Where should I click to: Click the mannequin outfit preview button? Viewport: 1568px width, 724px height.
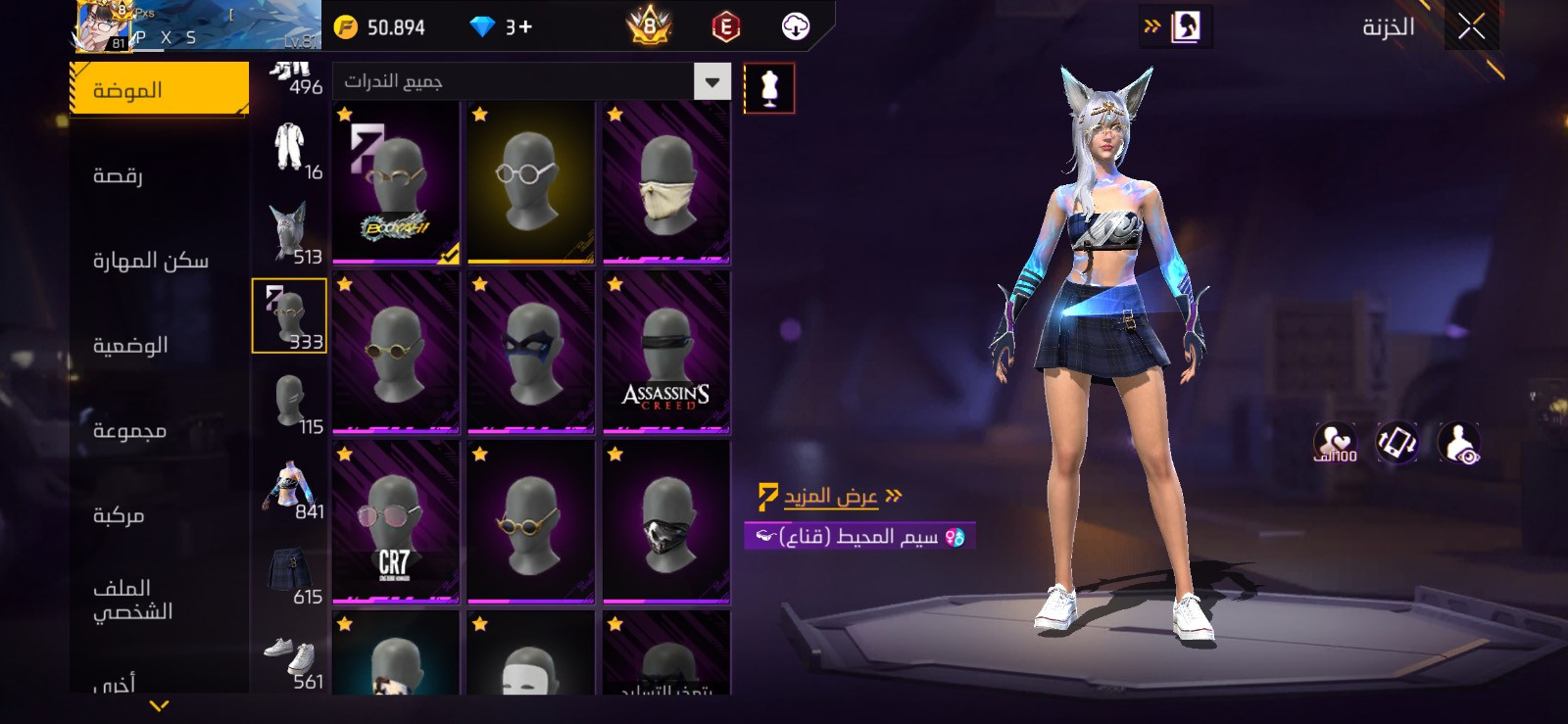(769, 88)
